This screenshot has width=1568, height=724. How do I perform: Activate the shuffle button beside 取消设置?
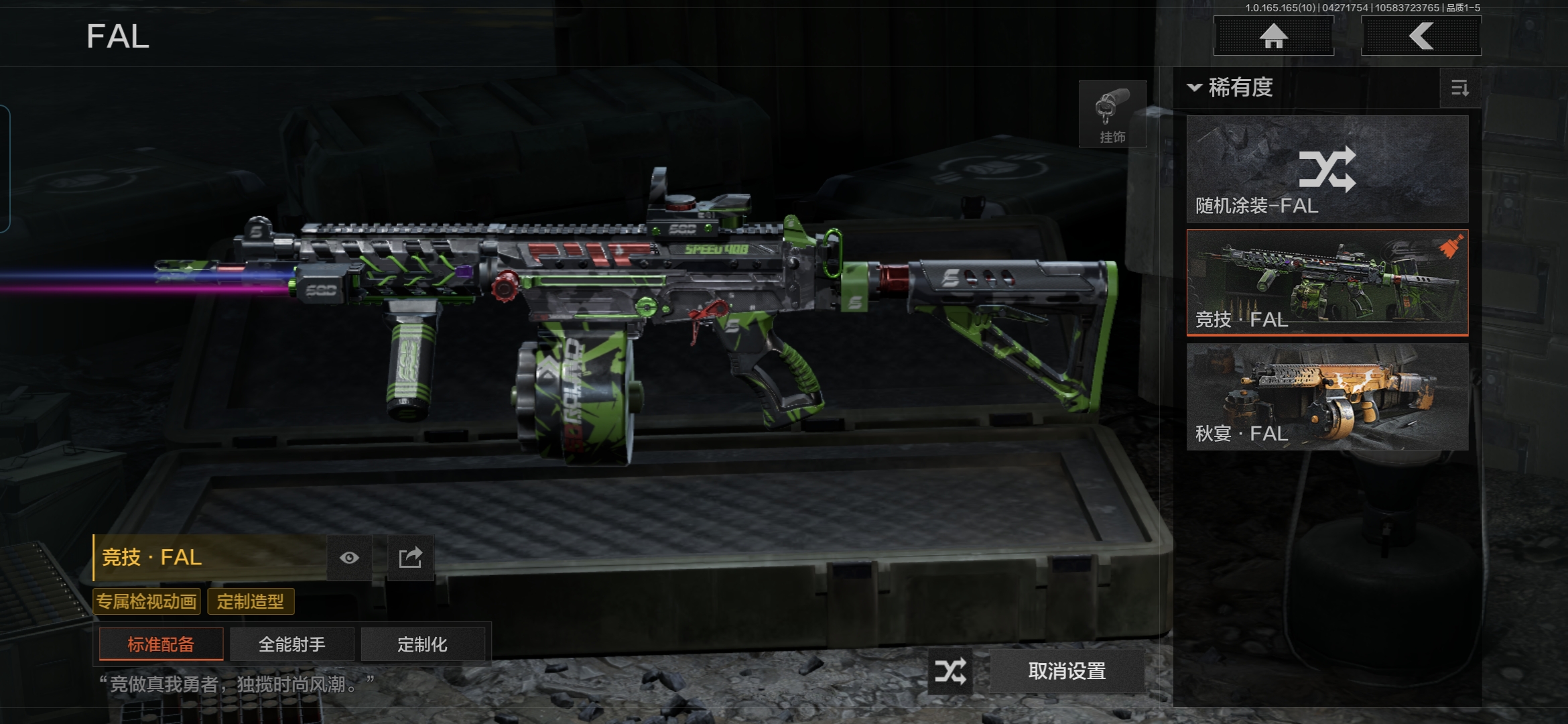[950, 671]
